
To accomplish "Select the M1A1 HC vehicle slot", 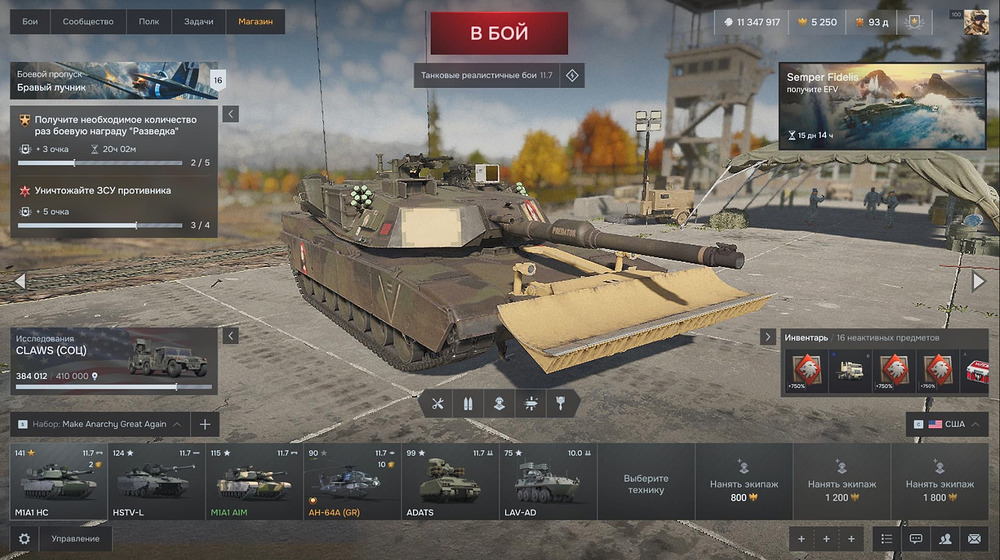I will point(58,482).
